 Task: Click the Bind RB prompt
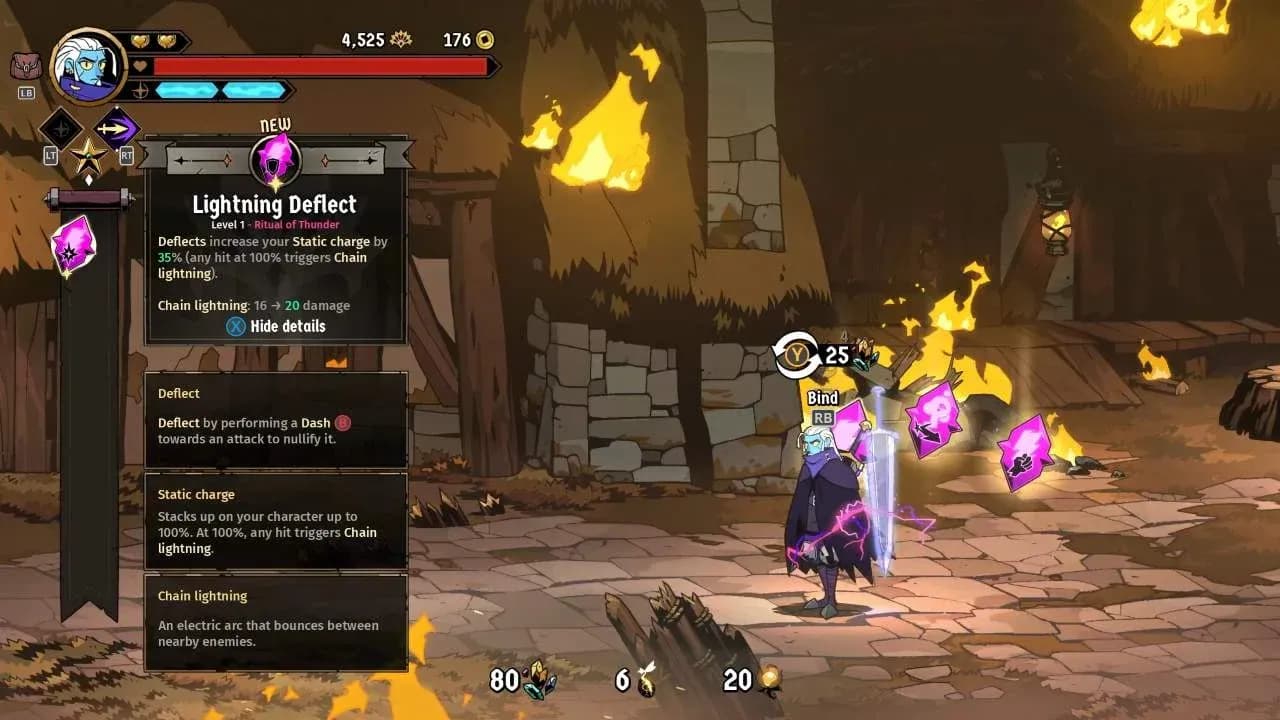821,406
